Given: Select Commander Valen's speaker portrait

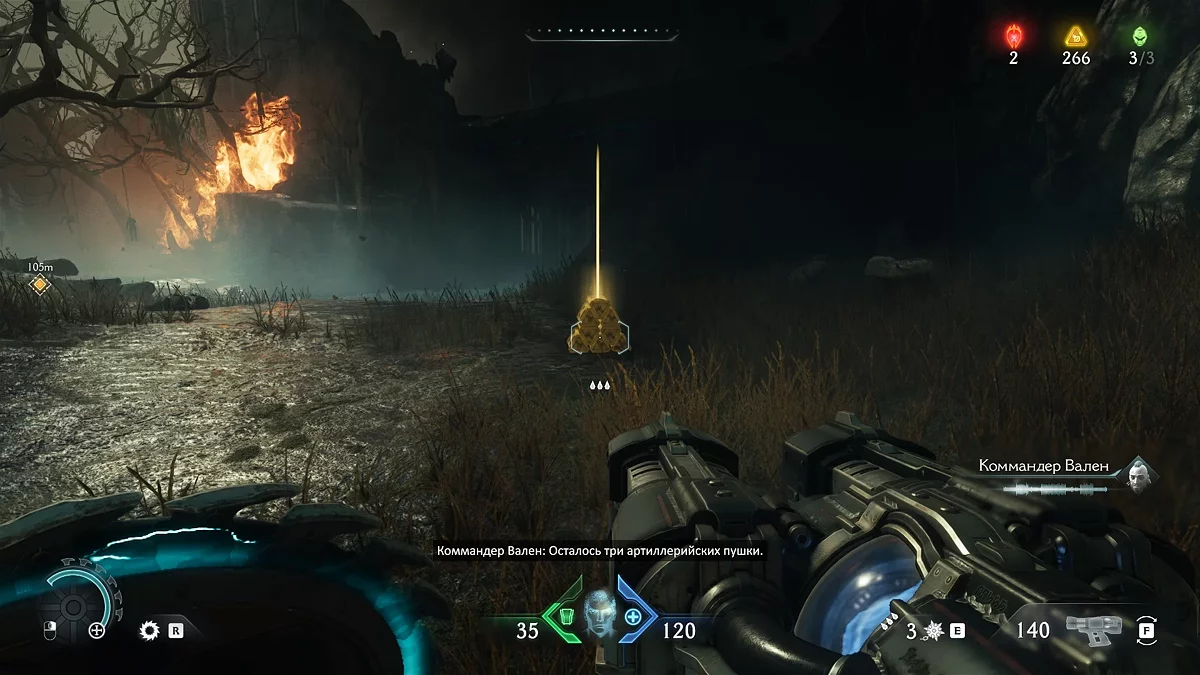Looking at the screenshot, I should 1138,472.
